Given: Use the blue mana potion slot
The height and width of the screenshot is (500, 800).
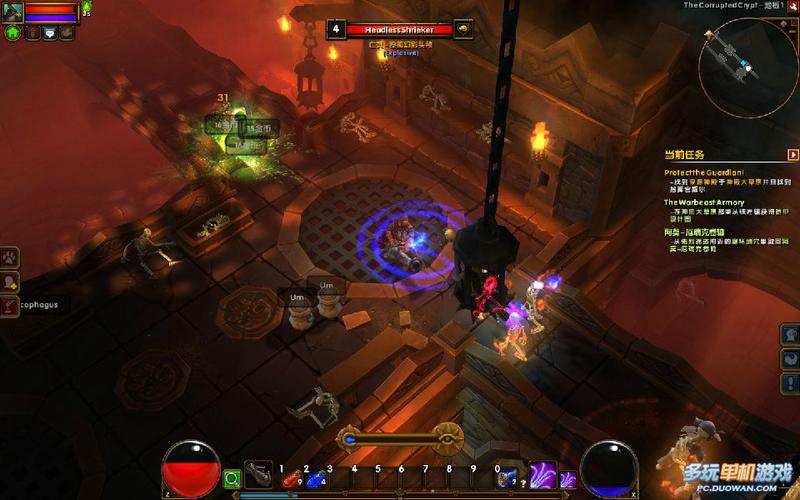Looking at the screenshot, I should click(x=316, y=479).
